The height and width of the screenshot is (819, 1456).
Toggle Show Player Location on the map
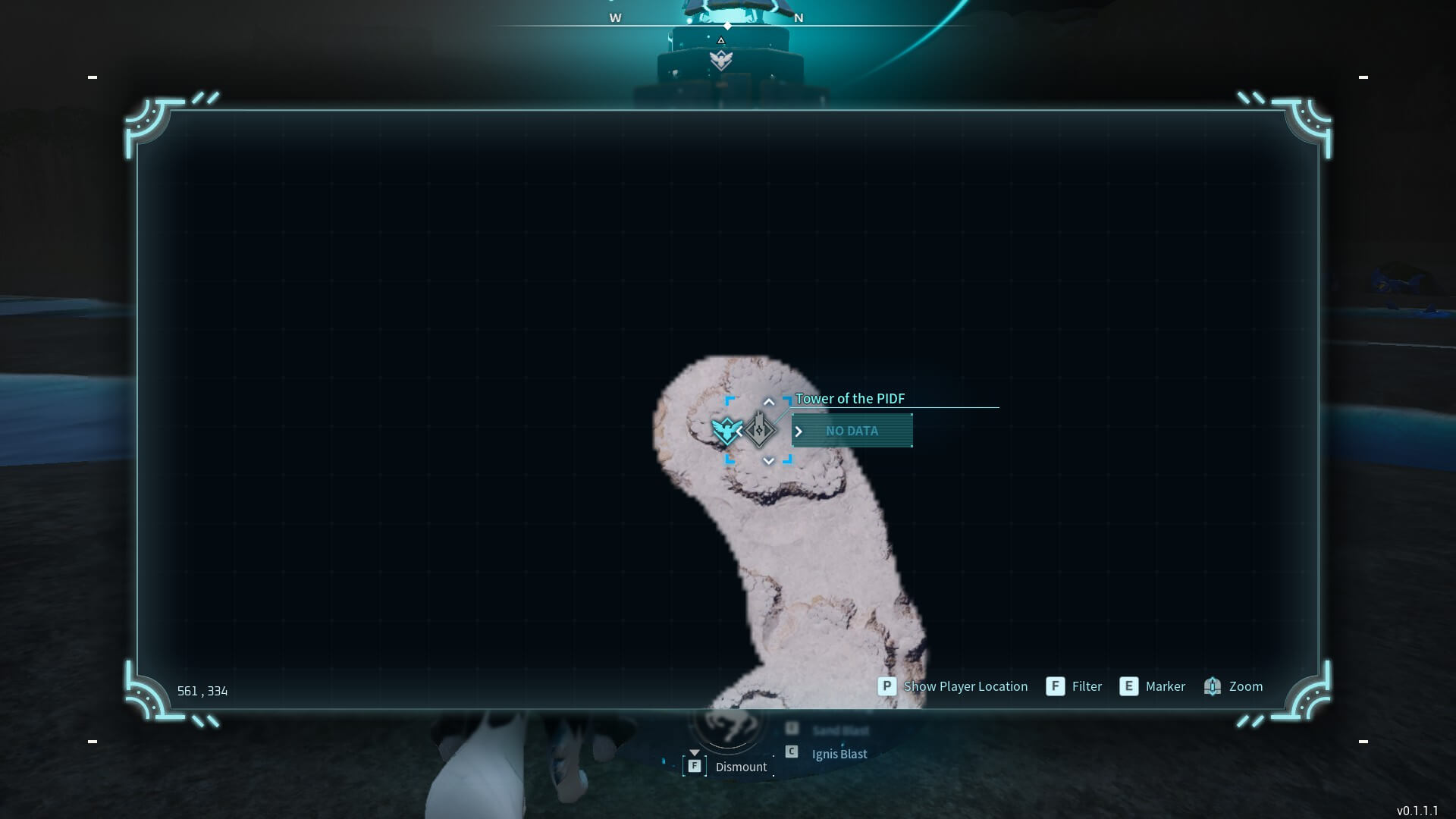(x=966, y=686)
